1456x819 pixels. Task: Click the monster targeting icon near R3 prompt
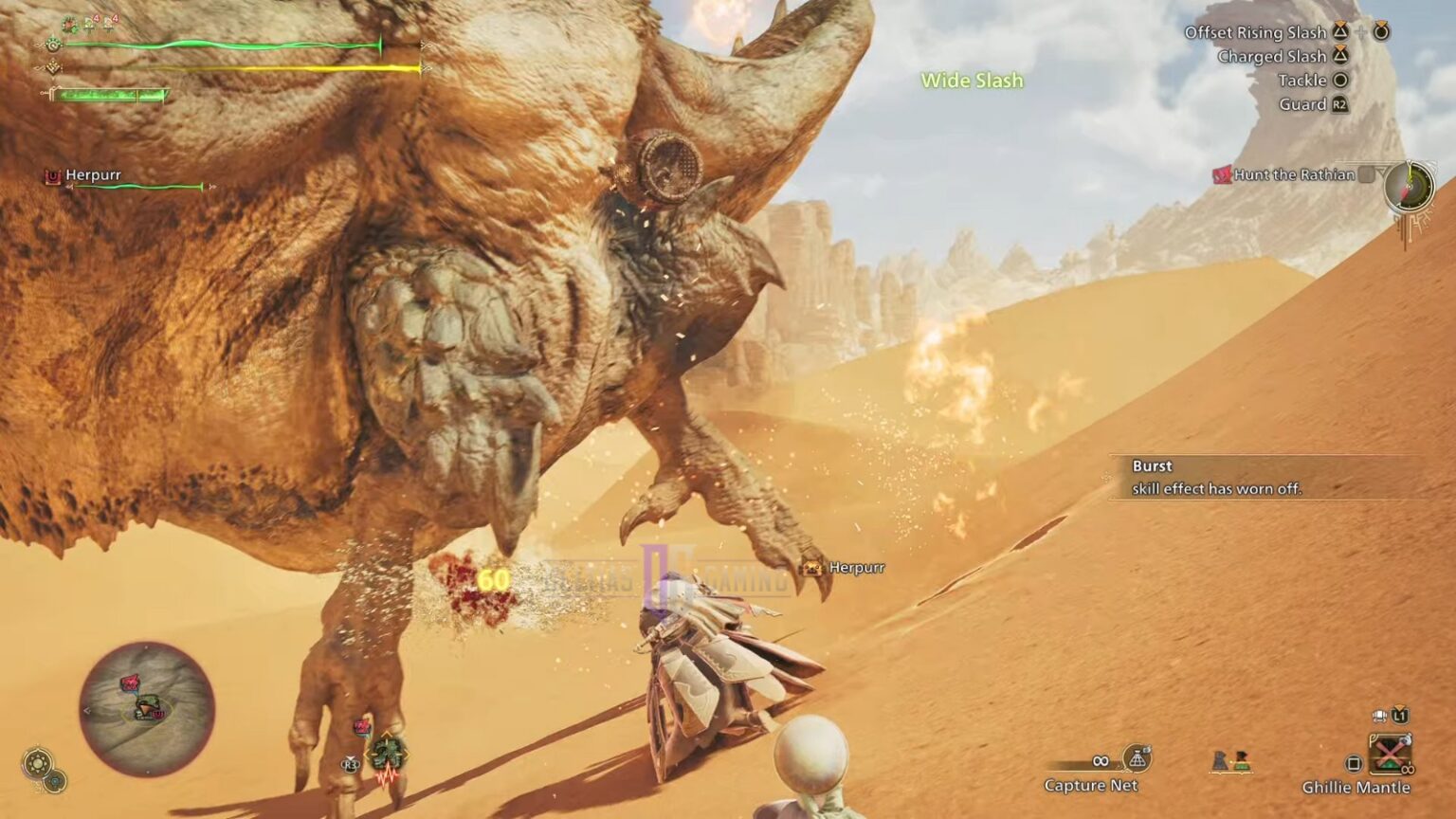pos(387,754)
